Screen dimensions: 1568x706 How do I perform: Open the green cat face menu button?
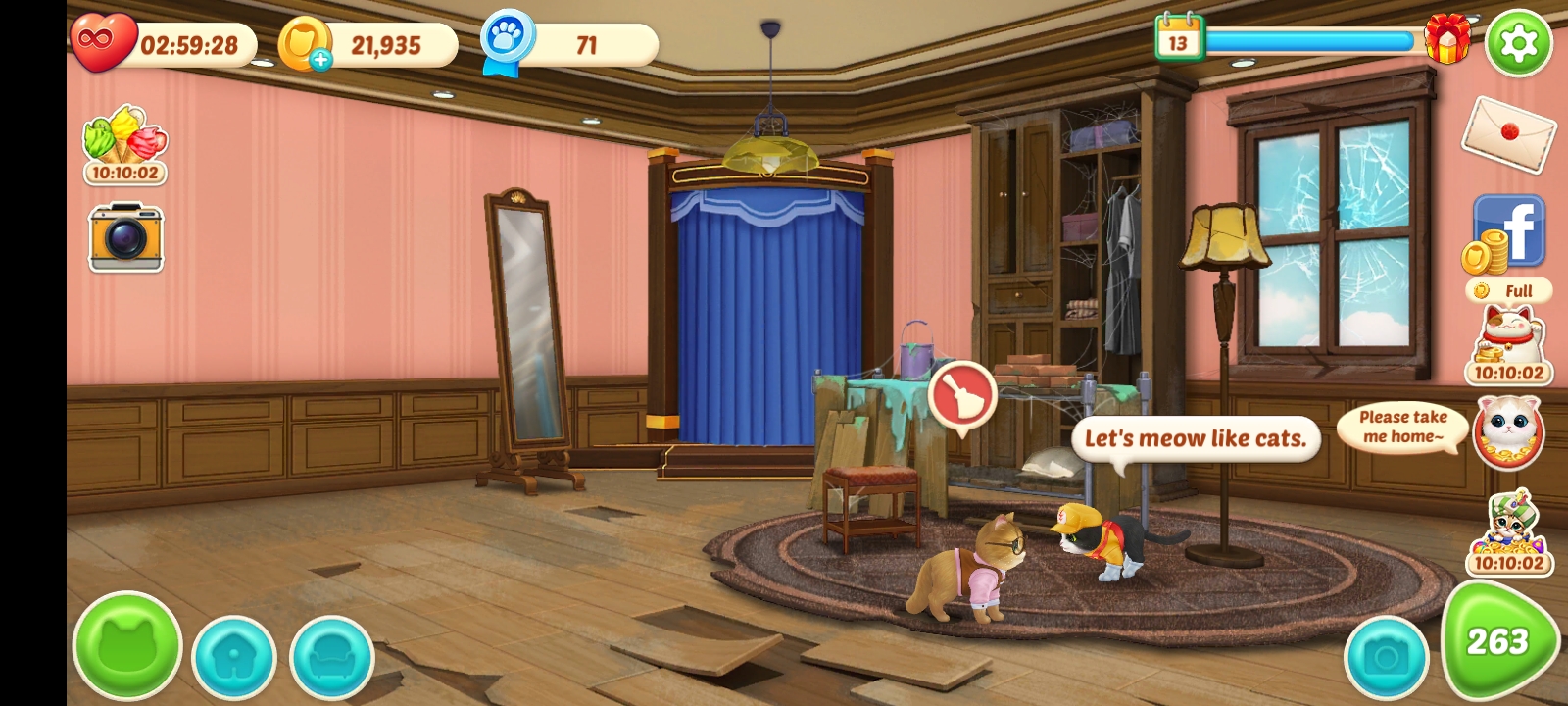click(x=127, y=646)
